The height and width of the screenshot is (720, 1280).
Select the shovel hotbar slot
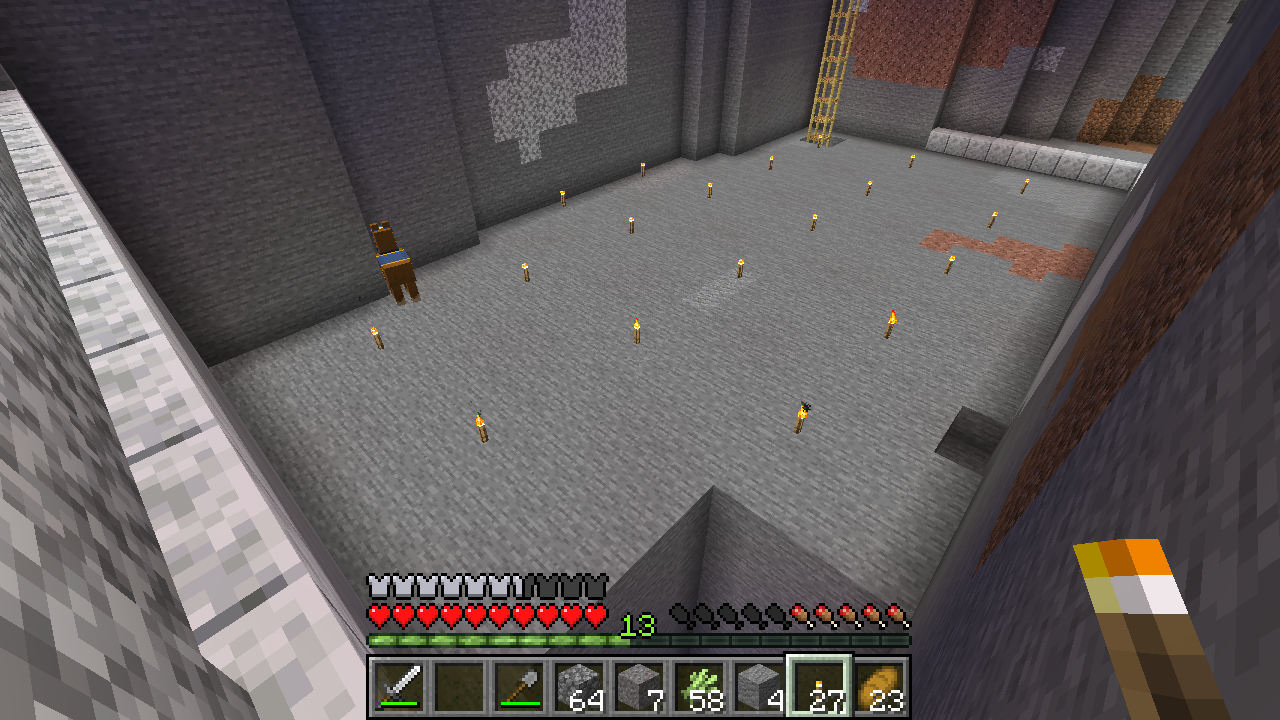pos(519,687)
